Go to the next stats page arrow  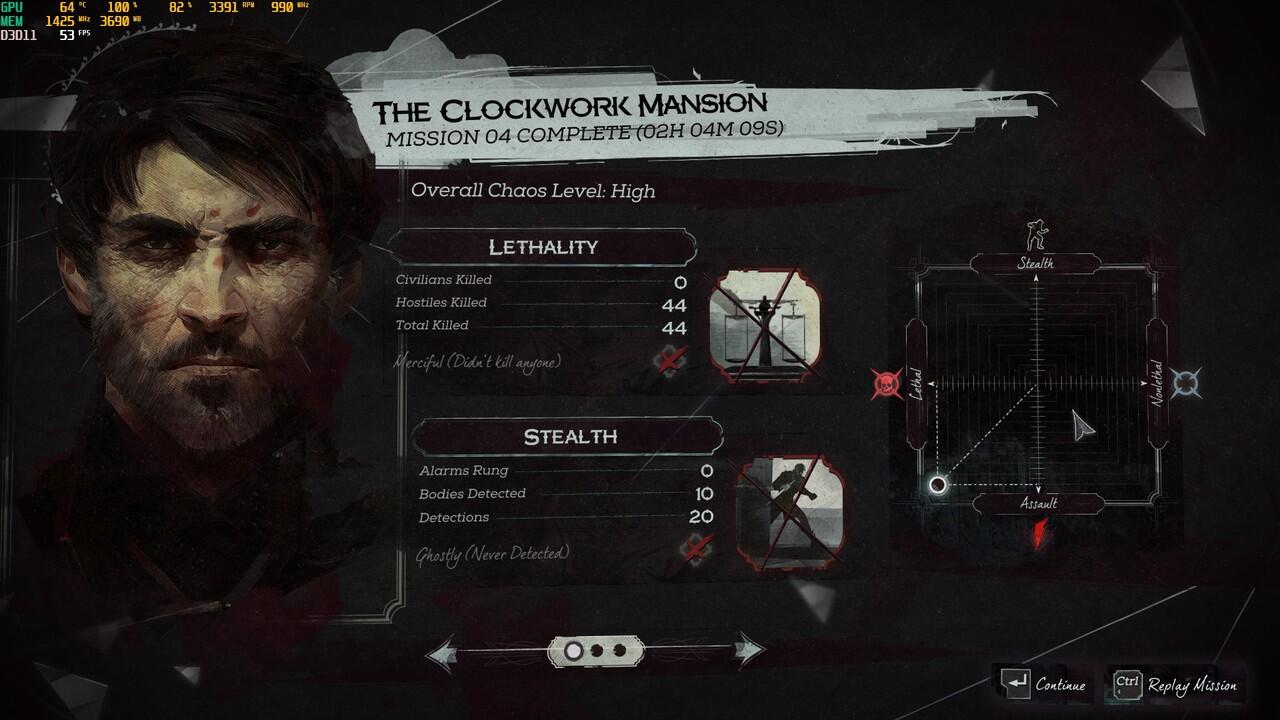coord(748,651)
